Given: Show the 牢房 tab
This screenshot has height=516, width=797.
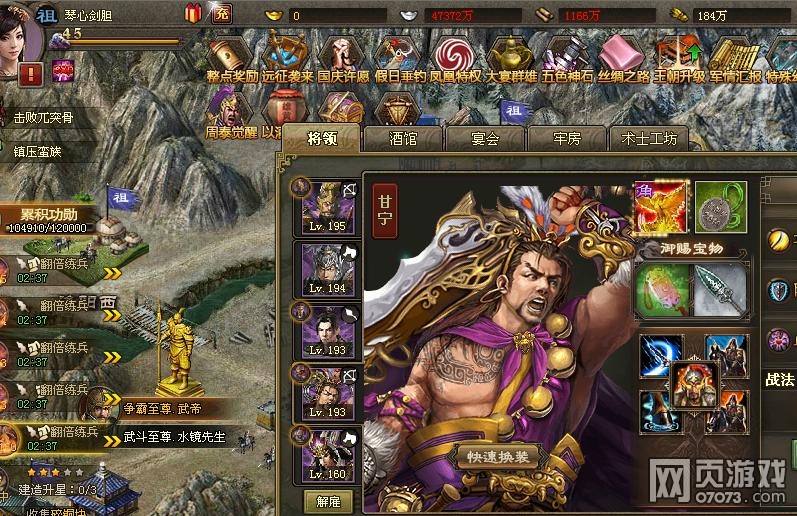Looking at the screenshot, I should coord(567,139).
